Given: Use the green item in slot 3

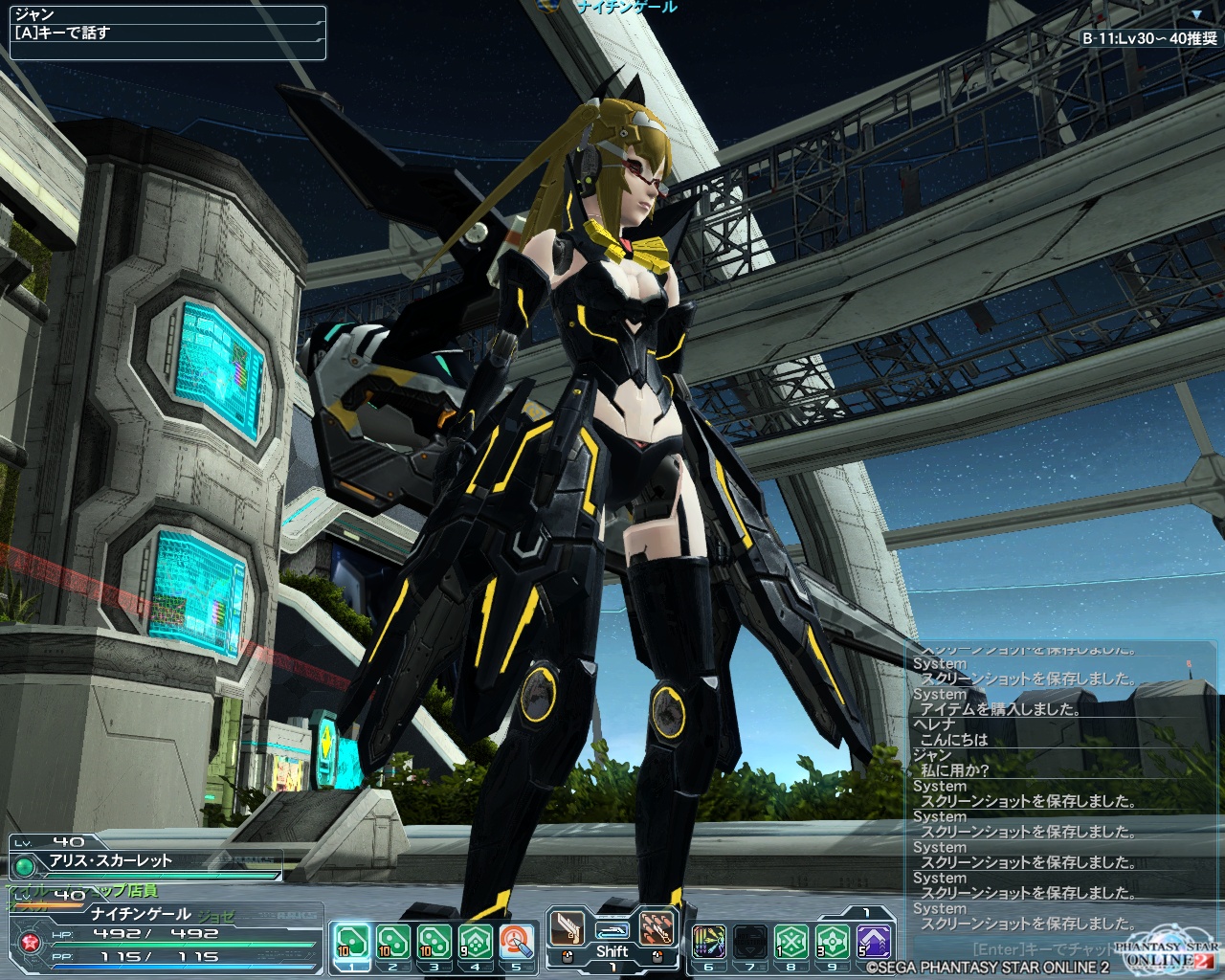Looking at the screenshot, I should coord(434,942).
